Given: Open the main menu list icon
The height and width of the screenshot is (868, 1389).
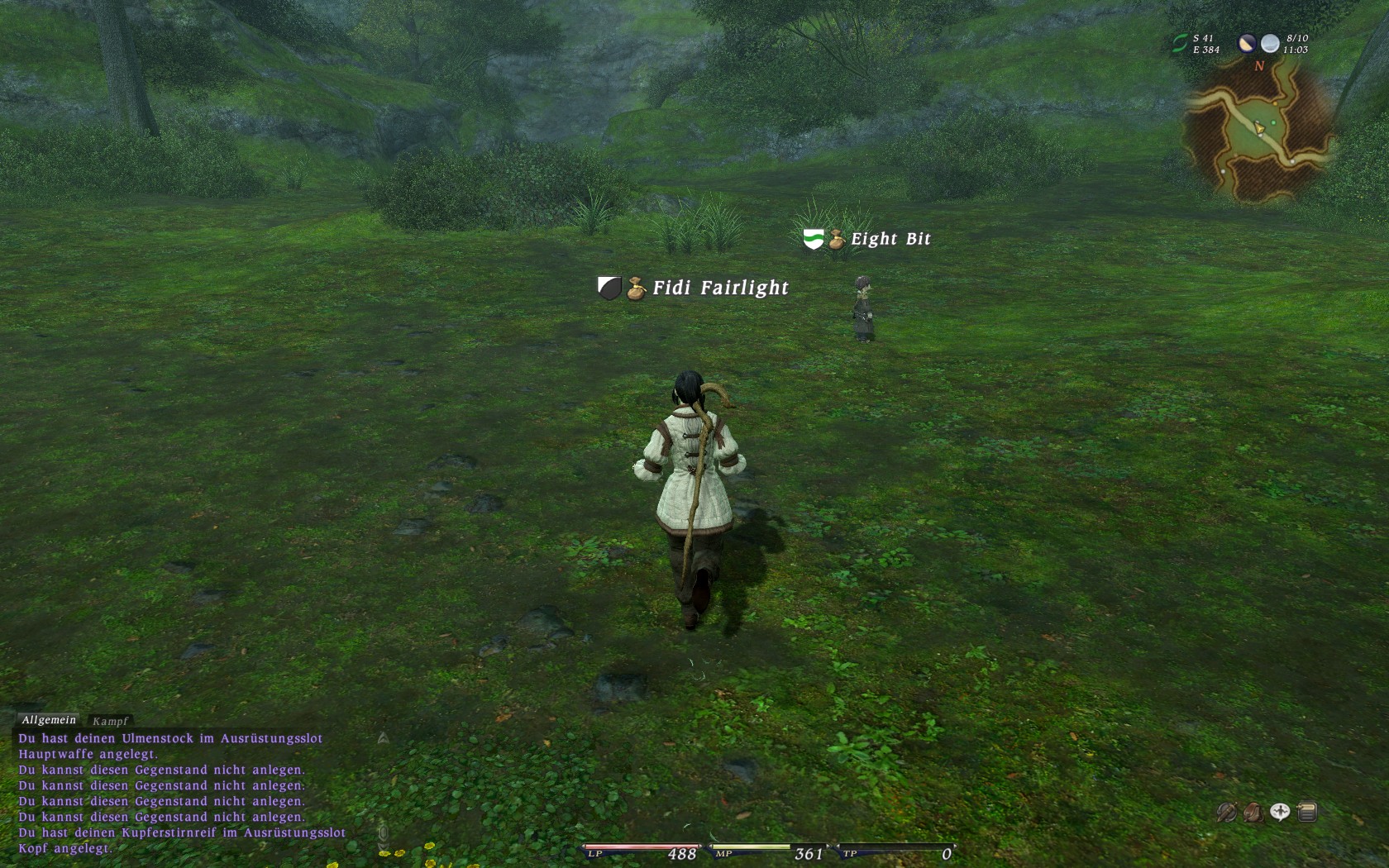Looking at the screenshot, I should pyautogui.click(x=1307, y=813).
